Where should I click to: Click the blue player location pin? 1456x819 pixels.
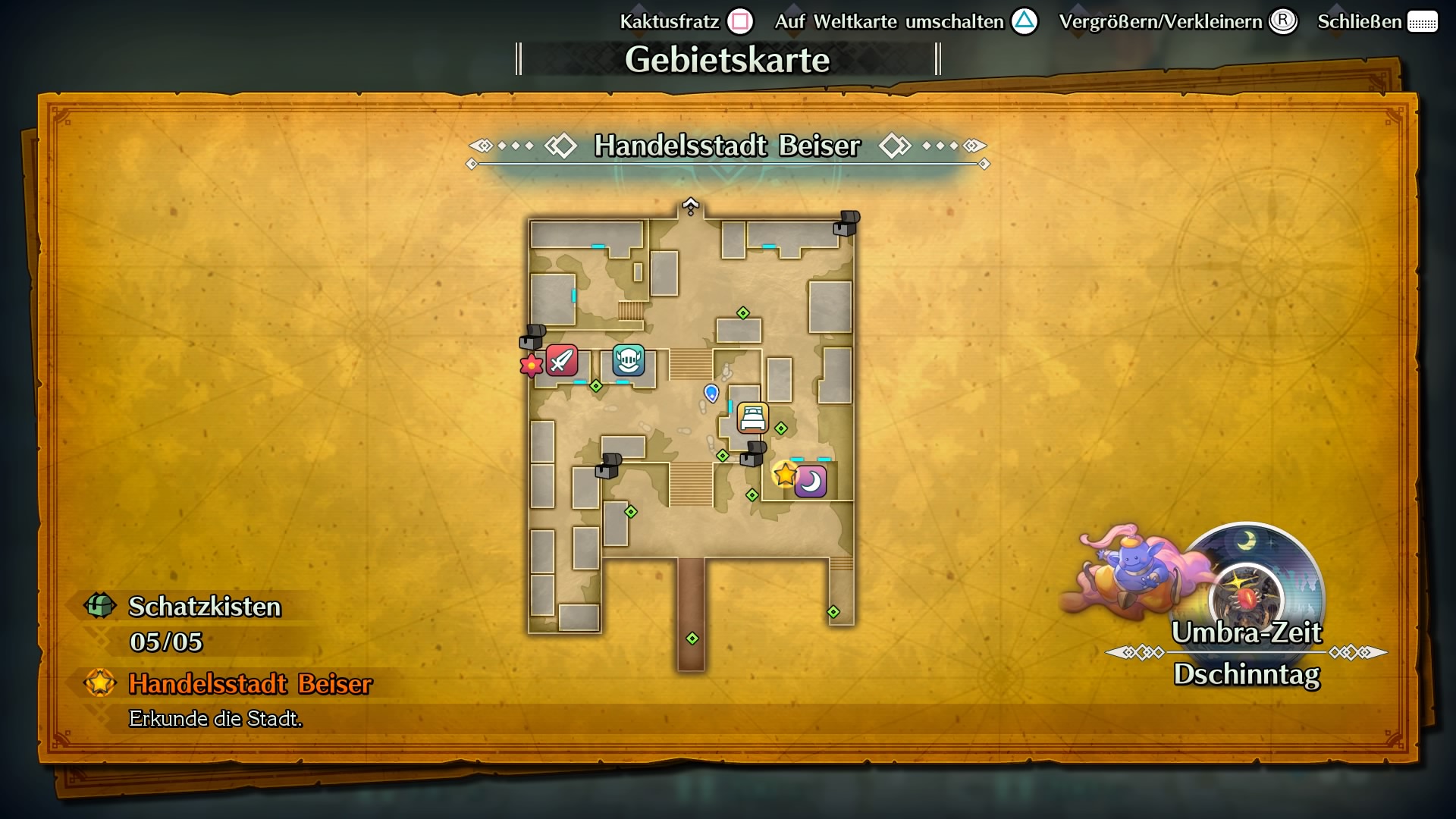pos(711,392)
